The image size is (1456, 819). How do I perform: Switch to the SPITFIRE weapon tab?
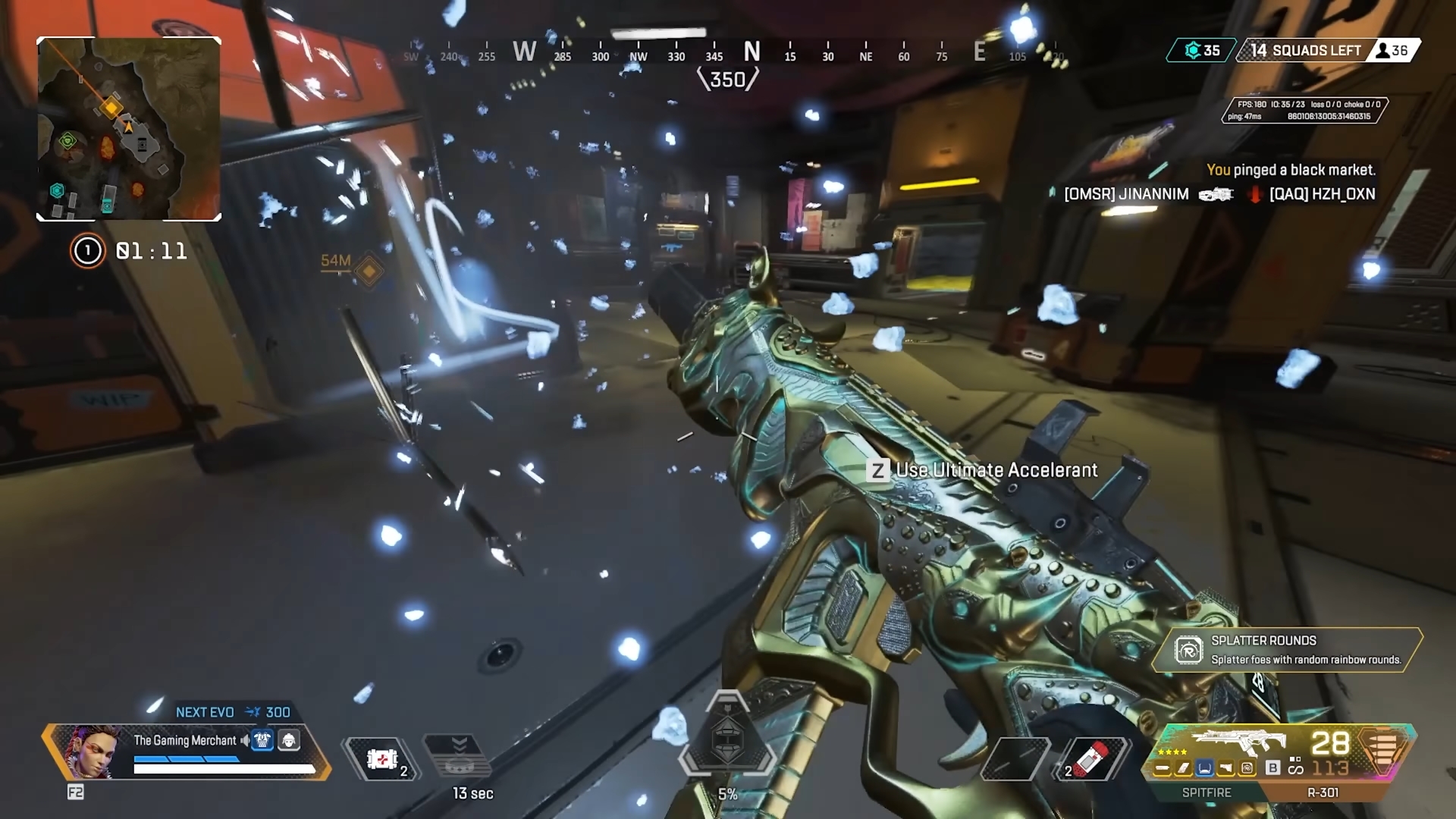[1206, 792]
